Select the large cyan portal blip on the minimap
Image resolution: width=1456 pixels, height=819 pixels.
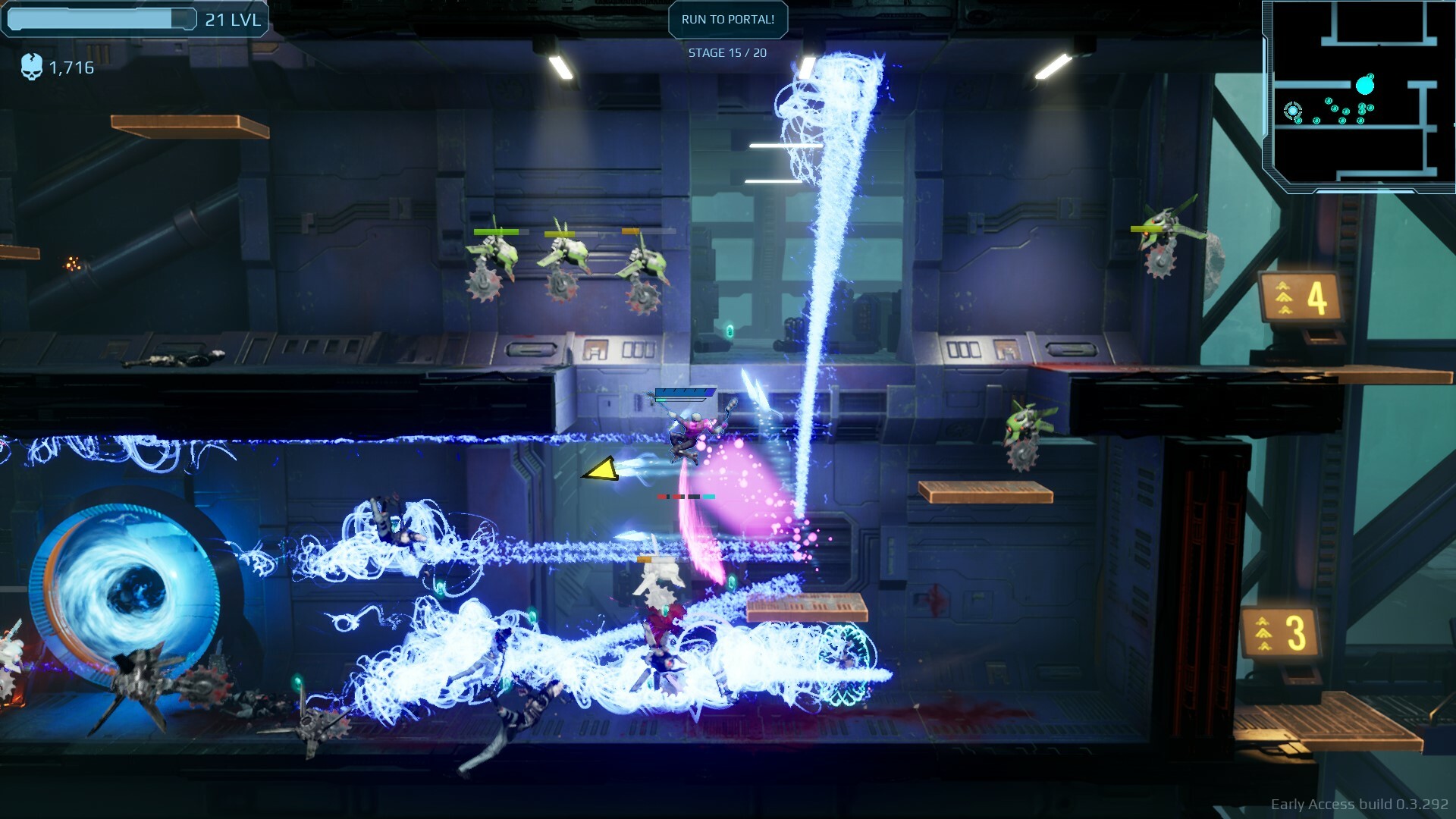[1364, 86]
